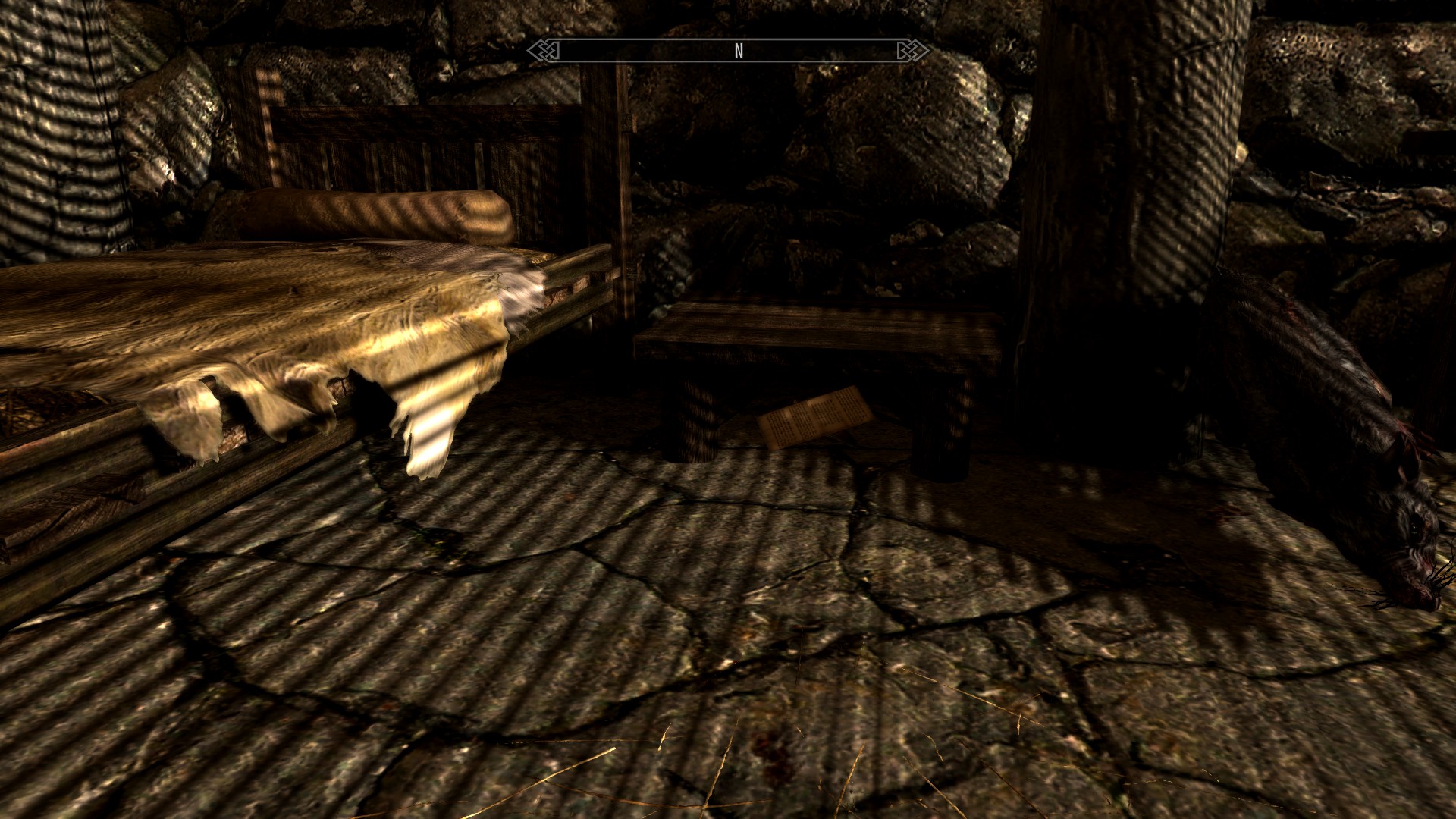The image size is (1456, 819).
Task: Click the north marker on the compass bar
Action: 739,51
